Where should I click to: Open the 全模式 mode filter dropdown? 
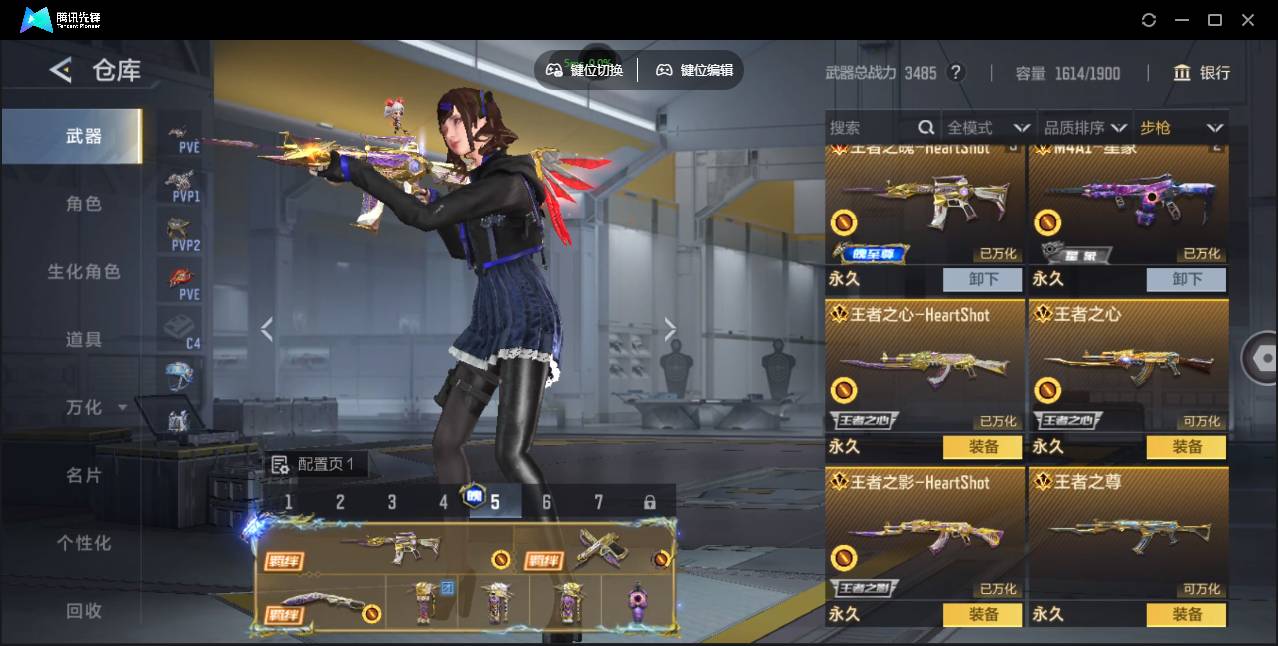(x=988, y=128)
